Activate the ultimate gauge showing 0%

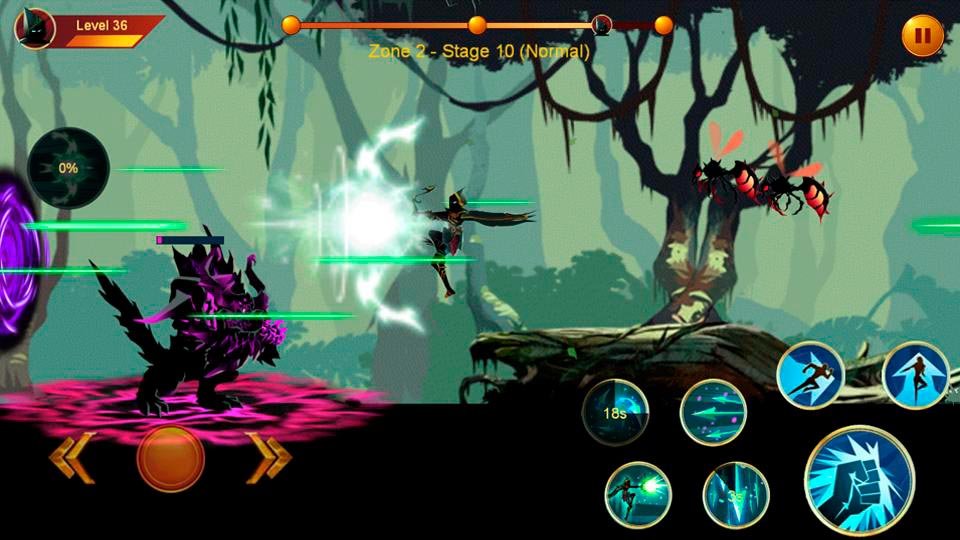68,168
